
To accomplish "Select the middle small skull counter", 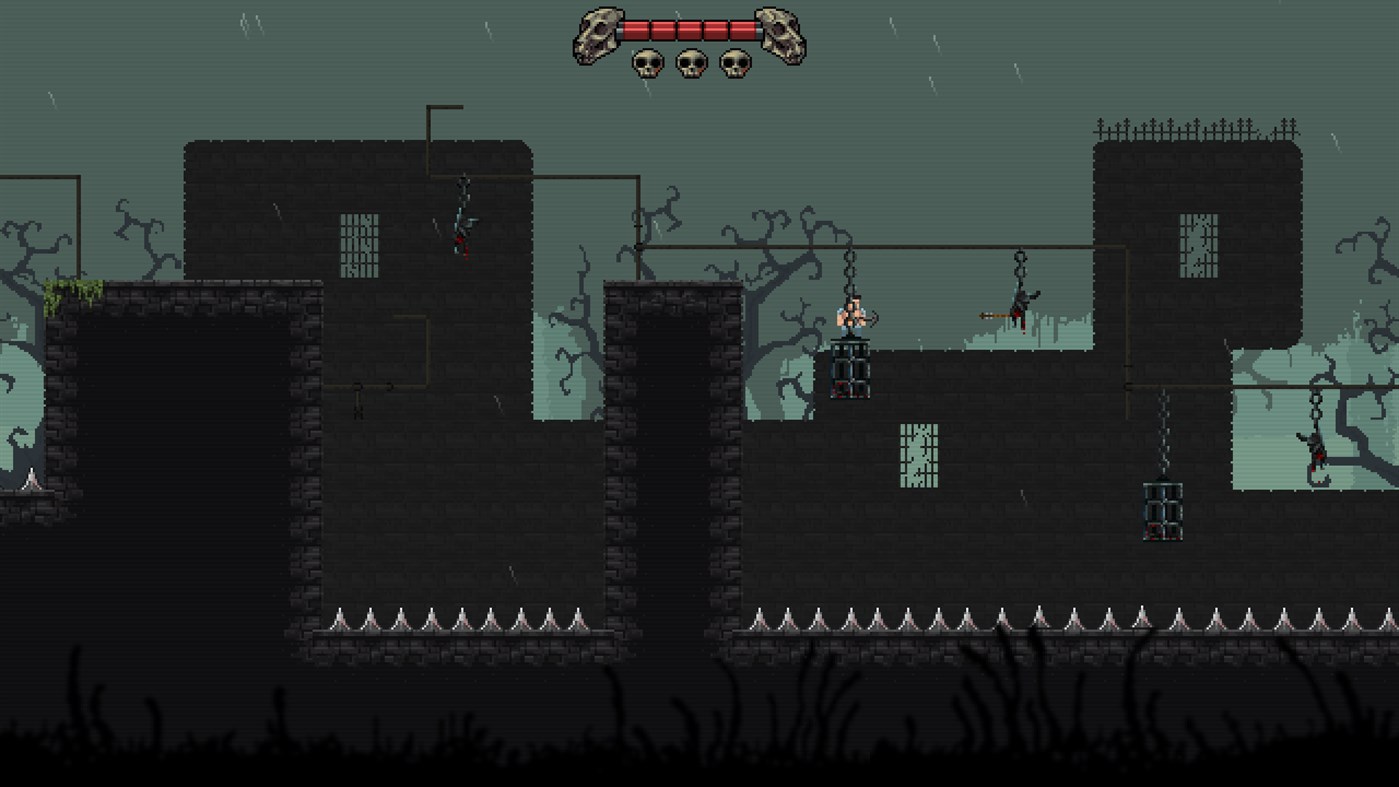I will point(693,62).
